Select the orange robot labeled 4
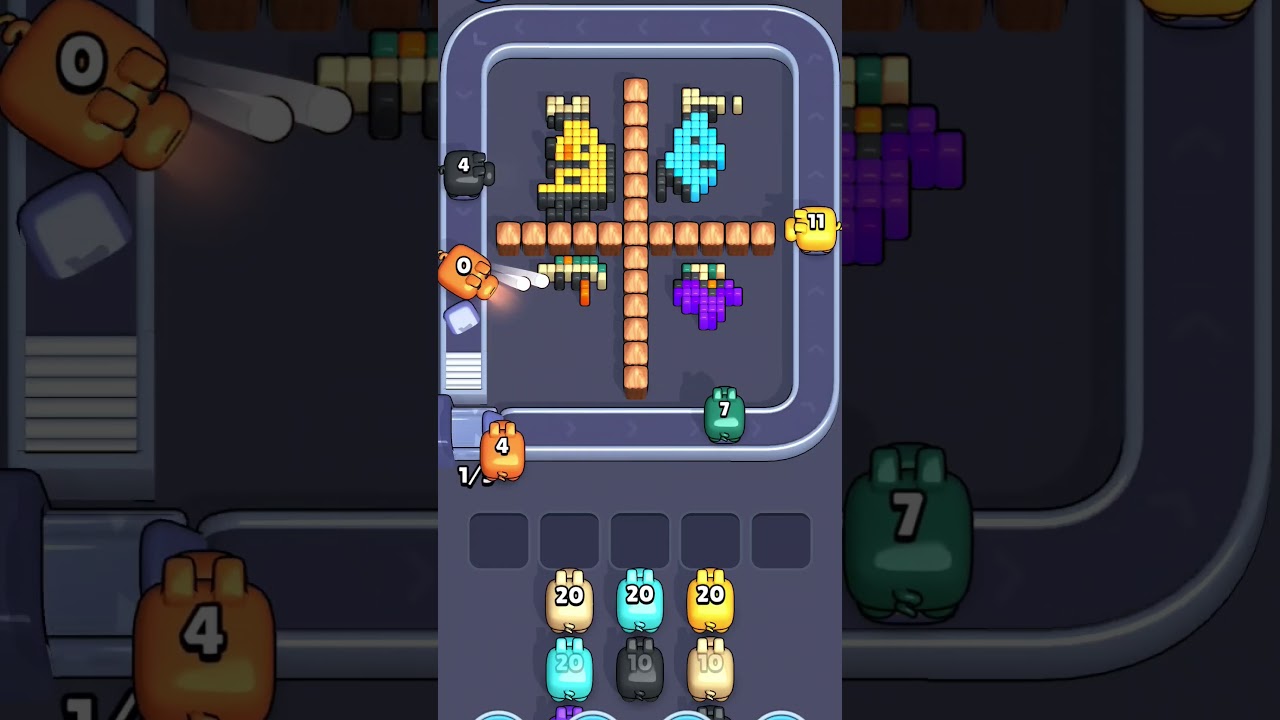Screen dimensions: 1280x720 point(502,448)
